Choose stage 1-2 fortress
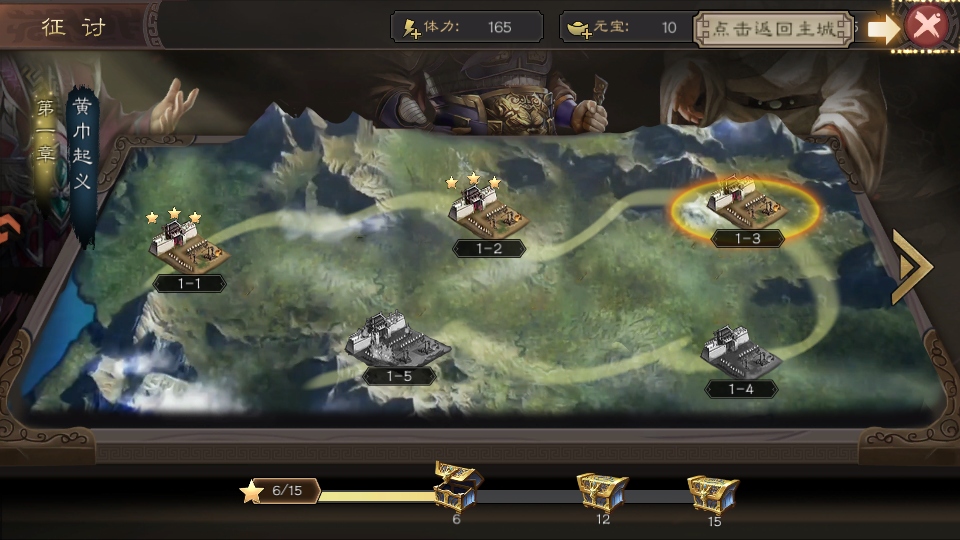Viewport: 960px width, 540px height. (x=489, y=211)
